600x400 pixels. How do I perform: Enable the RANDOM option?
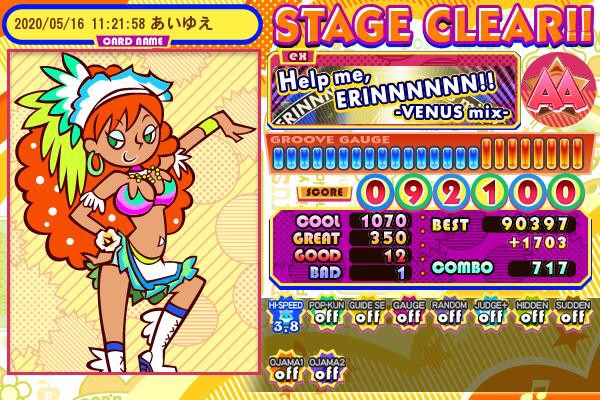pos(447,314)
